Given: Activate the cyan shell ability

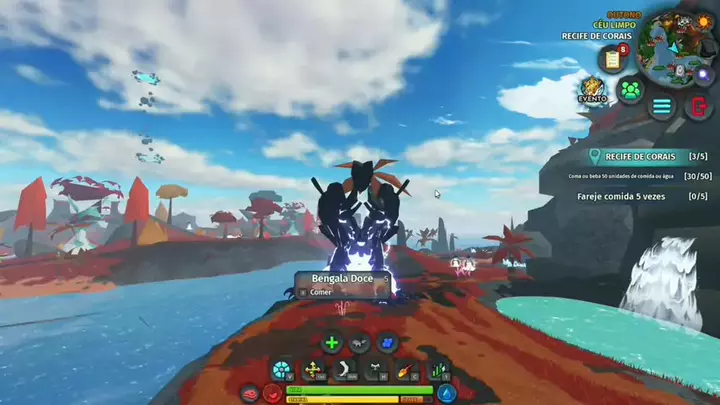Looking at the screenshot, I should (x=282, y=371).
